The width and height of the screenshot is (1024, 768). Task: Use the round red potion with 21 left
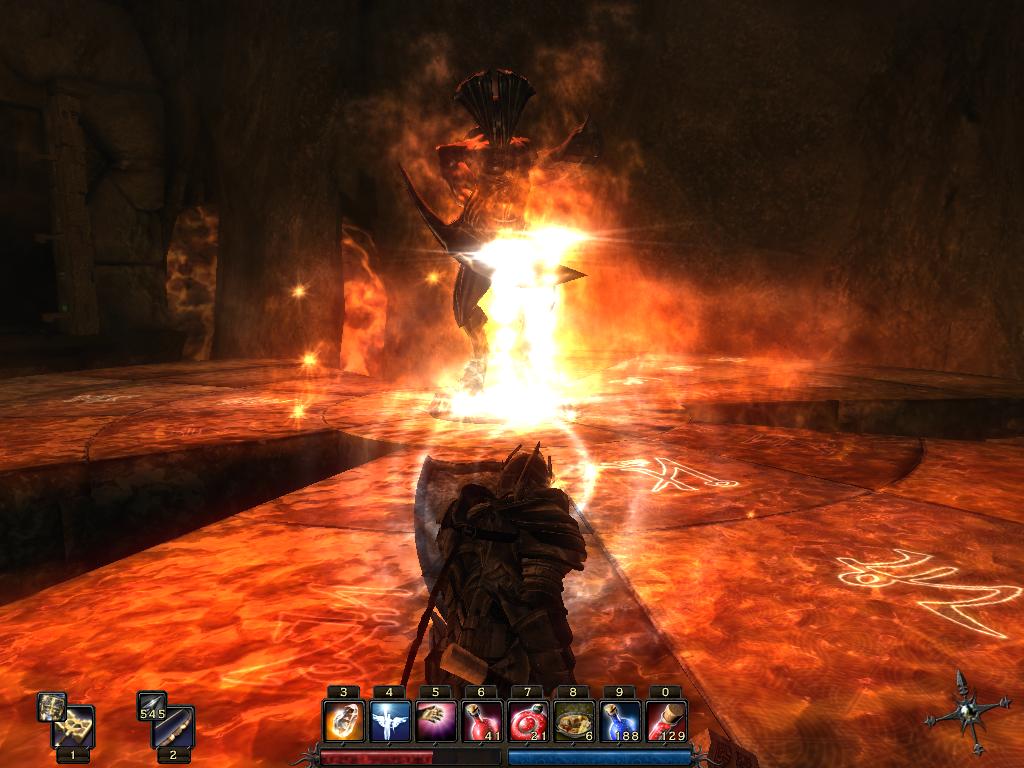coord(527,721)
